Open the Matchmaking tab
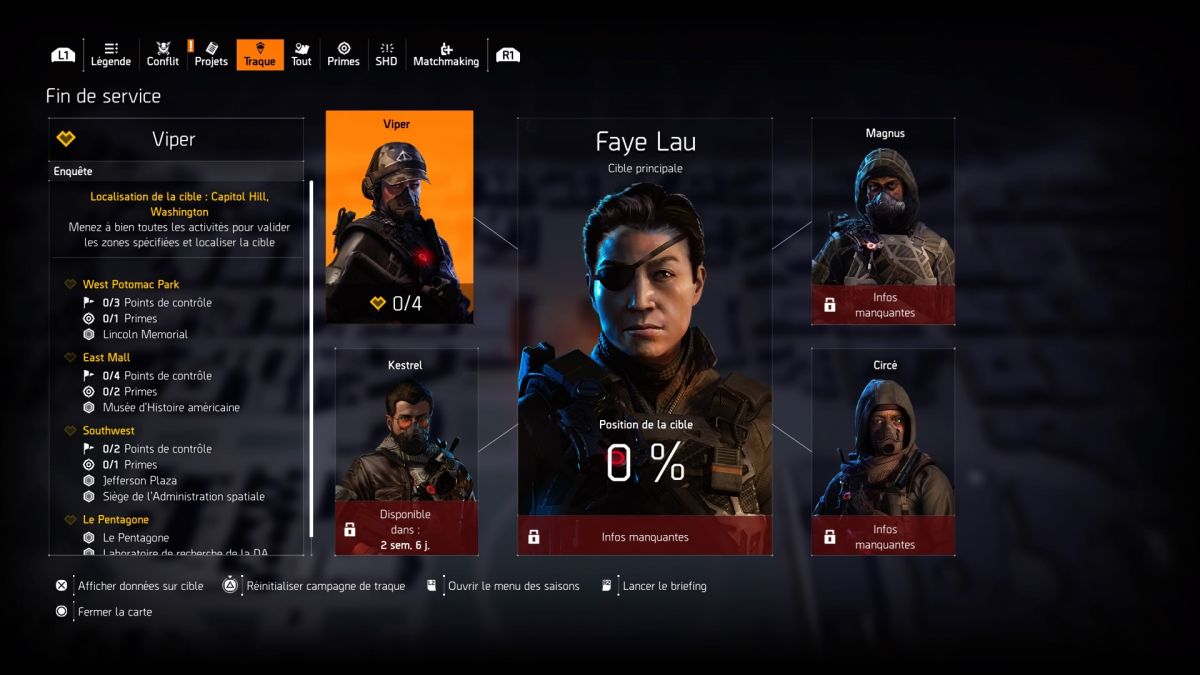Image resolution: width=1200 pixels, height=675 pixels. coord(446,54)
